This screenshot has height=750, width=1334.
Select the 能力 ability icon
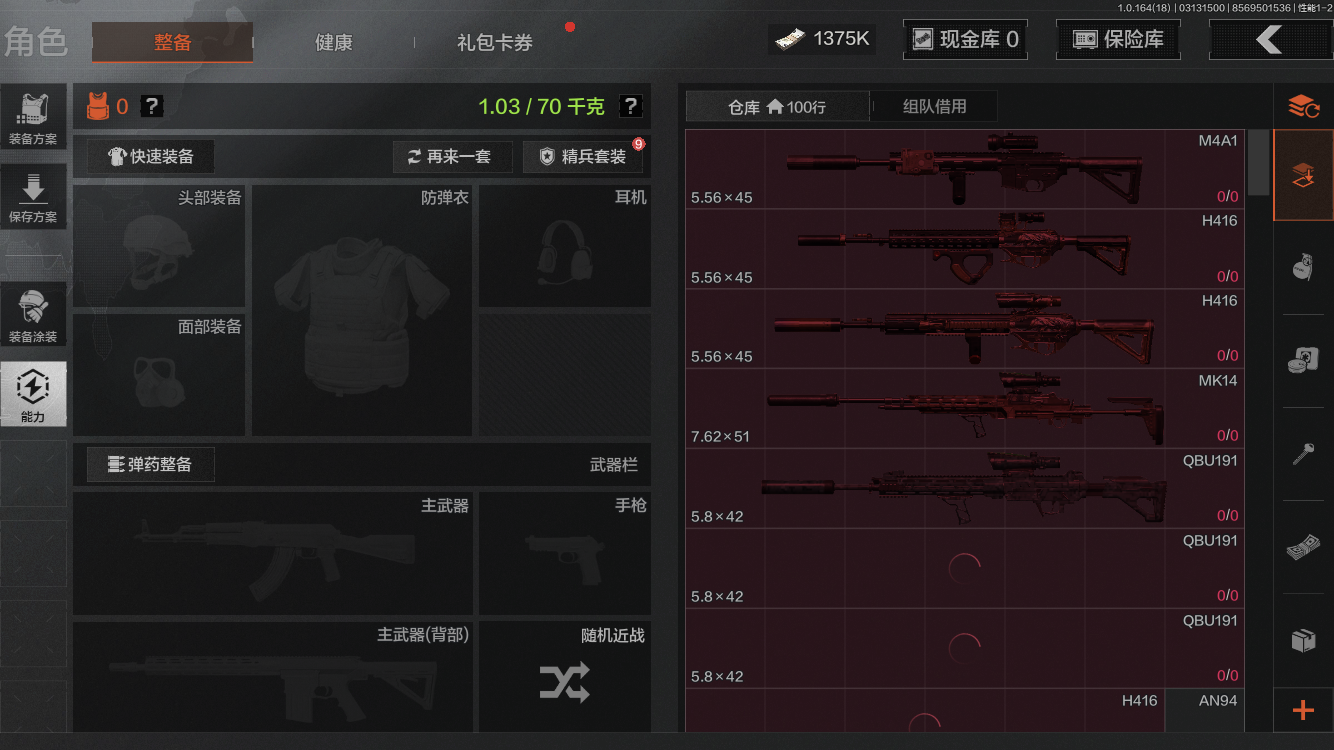click(x=34, y=393)
